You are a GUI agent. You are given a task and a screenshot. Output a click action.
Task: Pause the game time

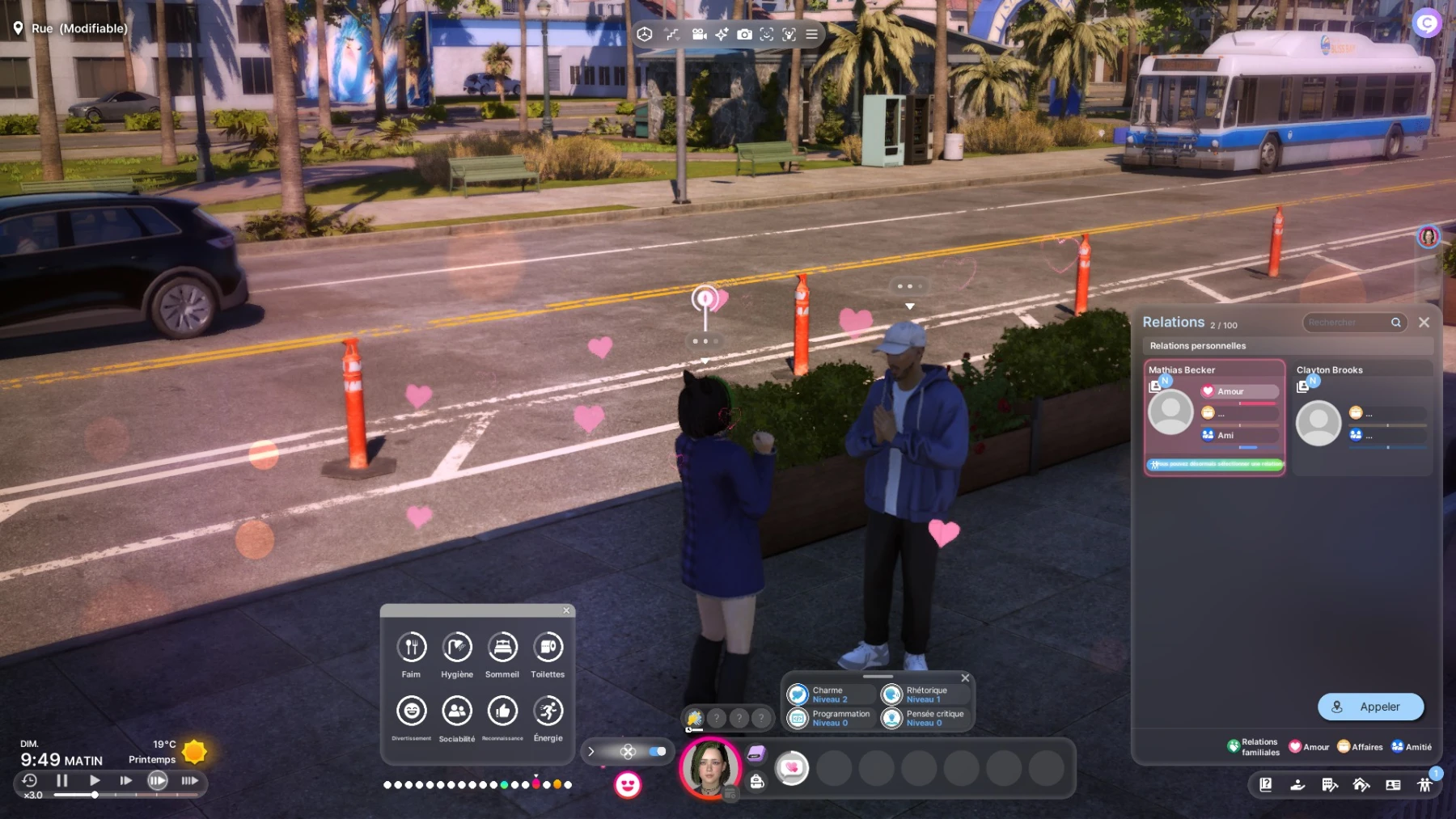62,780
